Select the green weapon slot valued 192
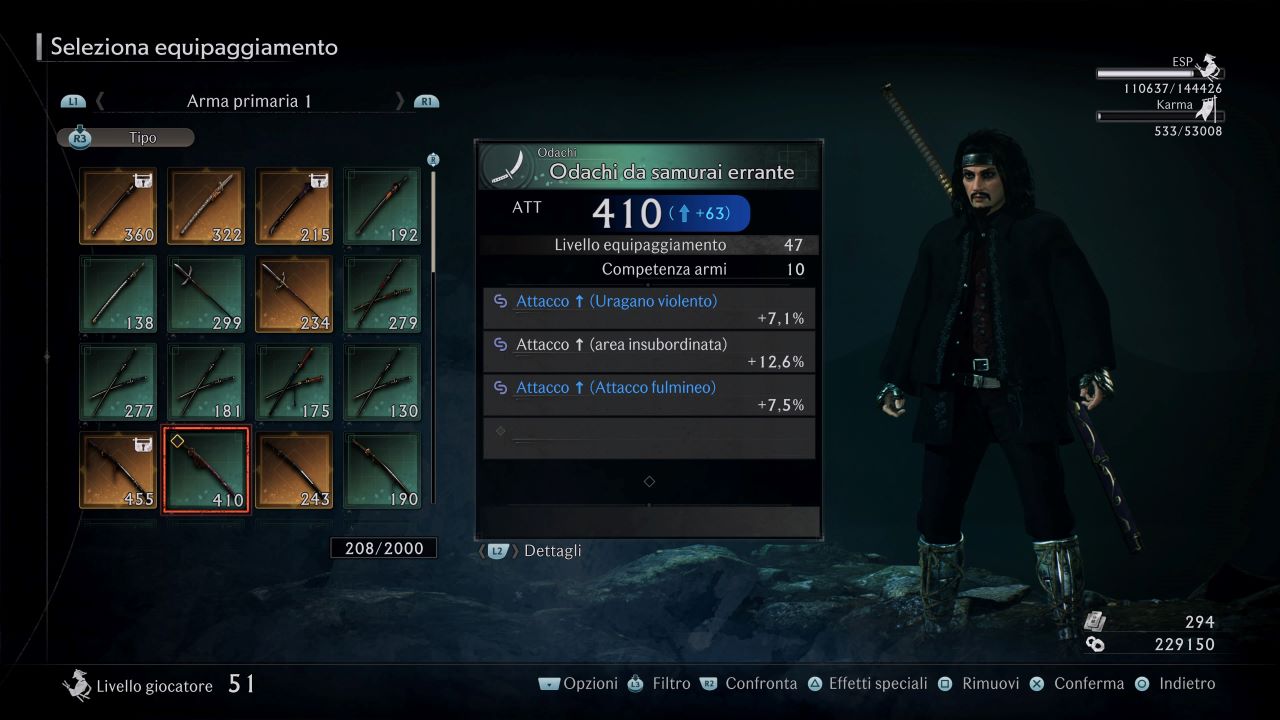Viewport: 1280px width, 720px height. pyautogui.click(x=382, y=206)
